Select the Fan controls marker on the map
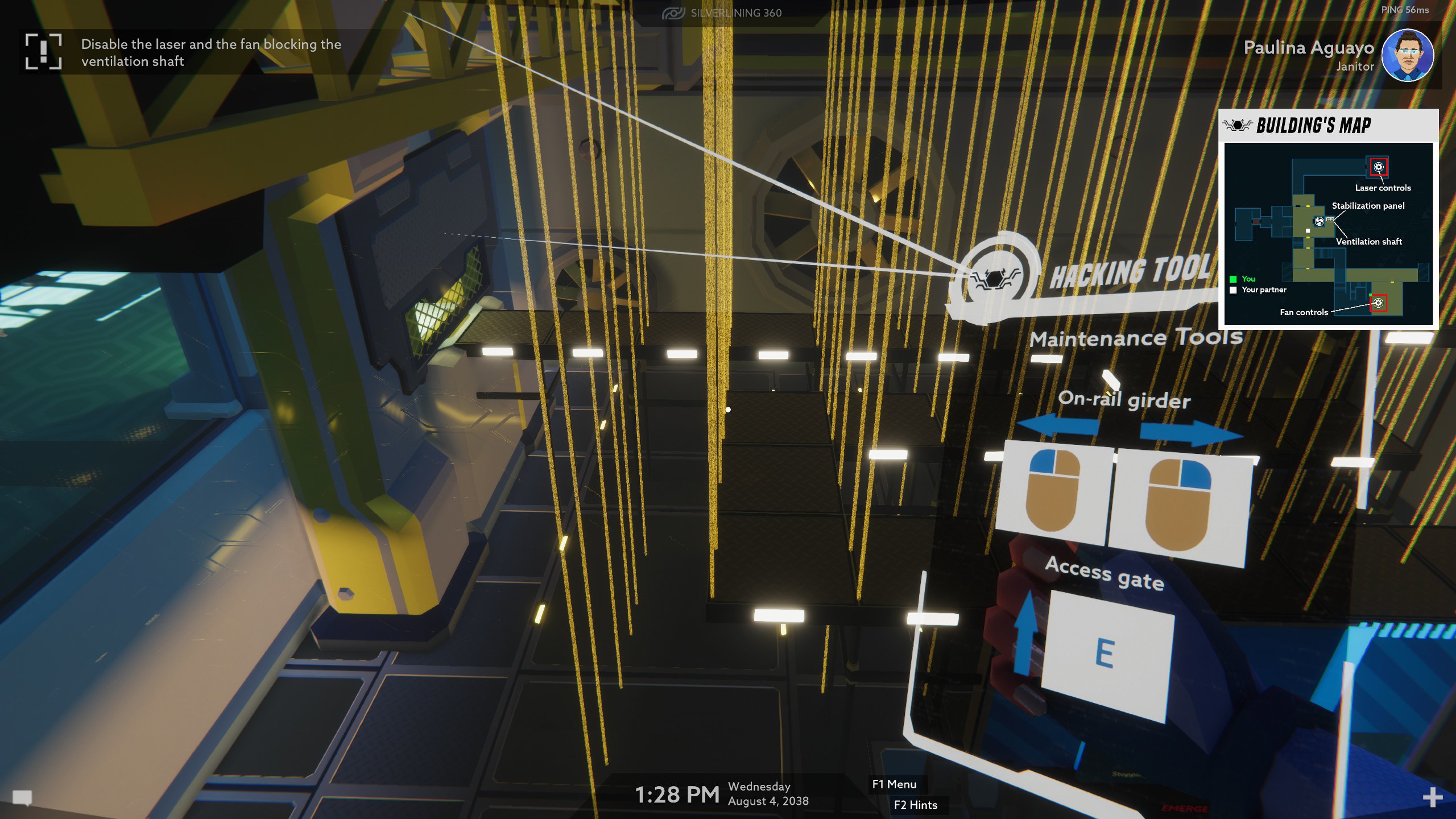 [1378, 303]
